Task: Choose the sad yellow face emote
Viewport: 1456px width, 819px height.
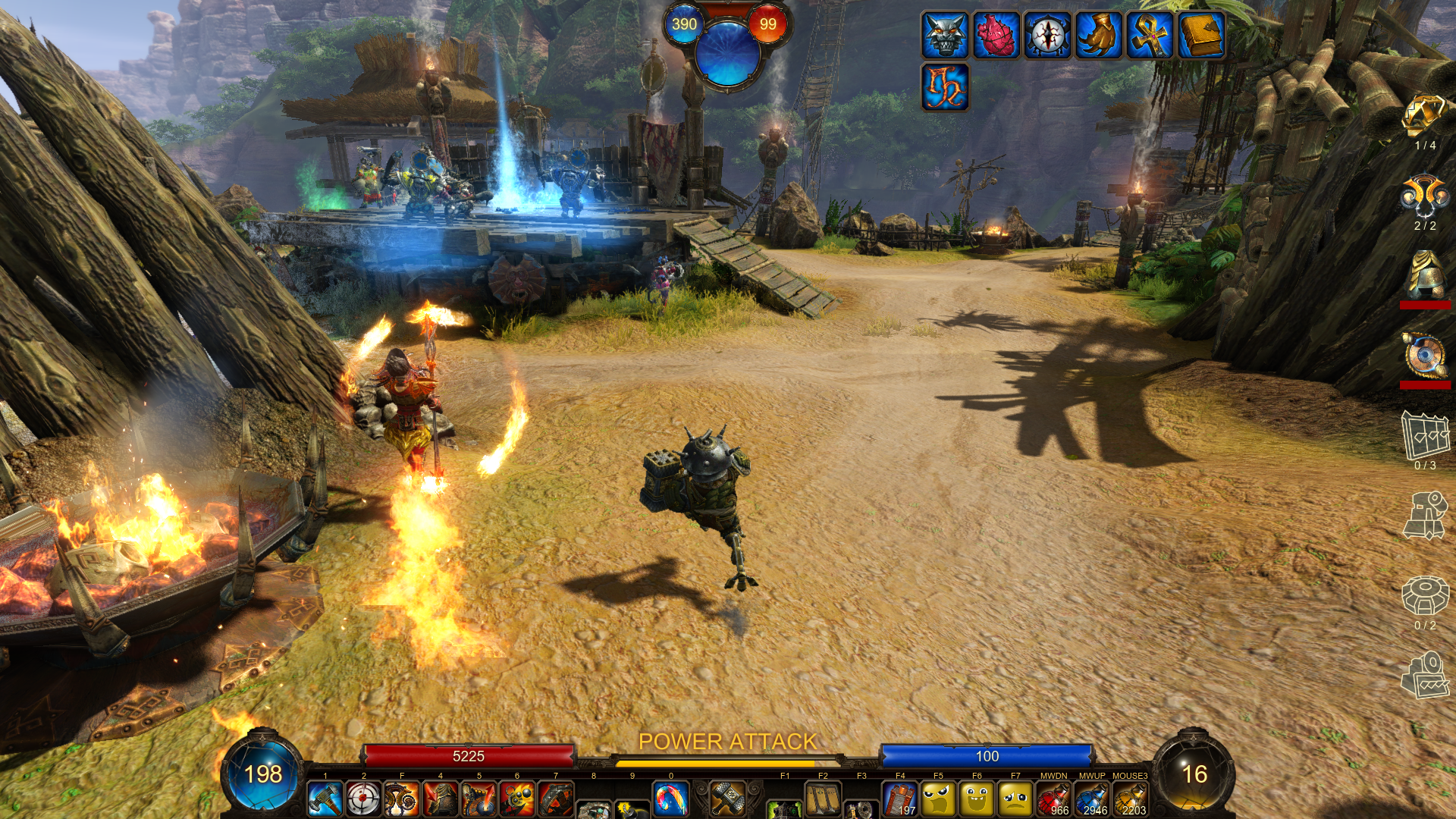Action: tap(1015, 799)
